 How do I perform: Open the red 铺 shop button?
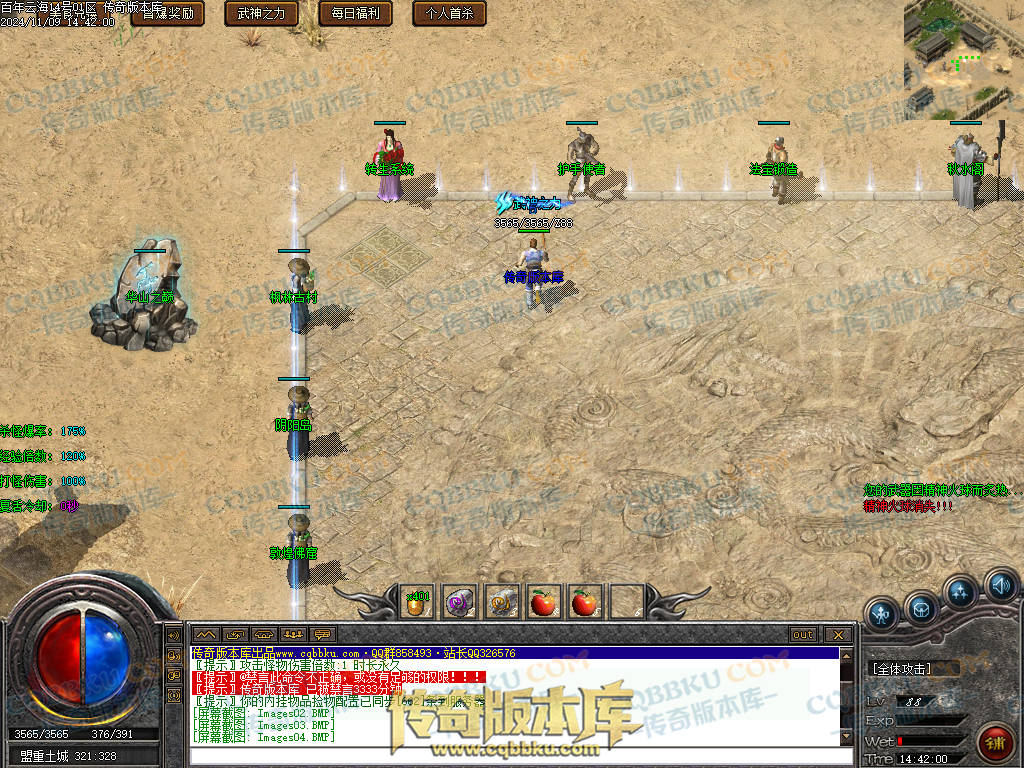tap(995, 742)
